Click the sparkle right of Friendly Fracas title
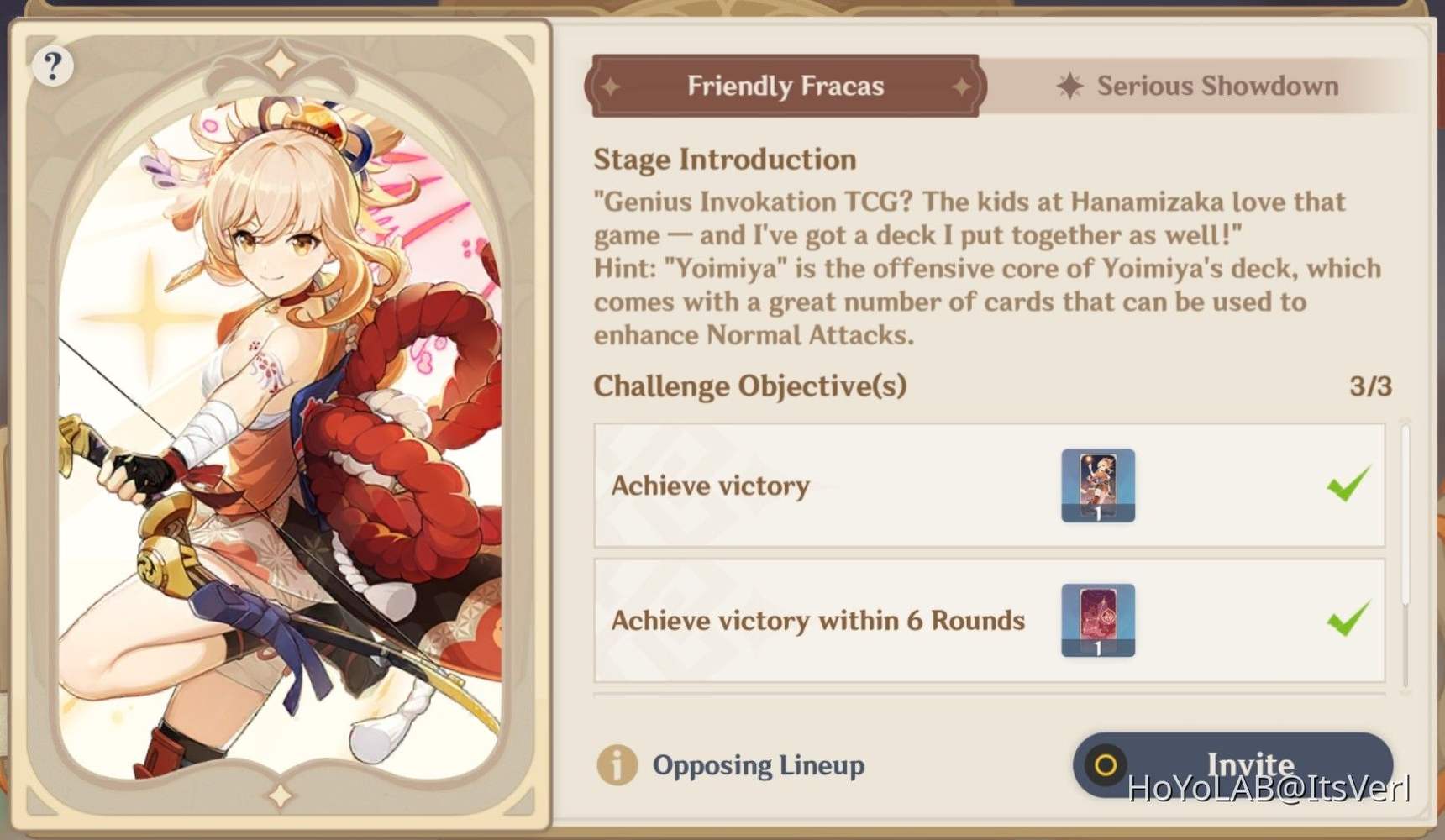This screenshot has height=840, width=1445. tap(963, 85)
